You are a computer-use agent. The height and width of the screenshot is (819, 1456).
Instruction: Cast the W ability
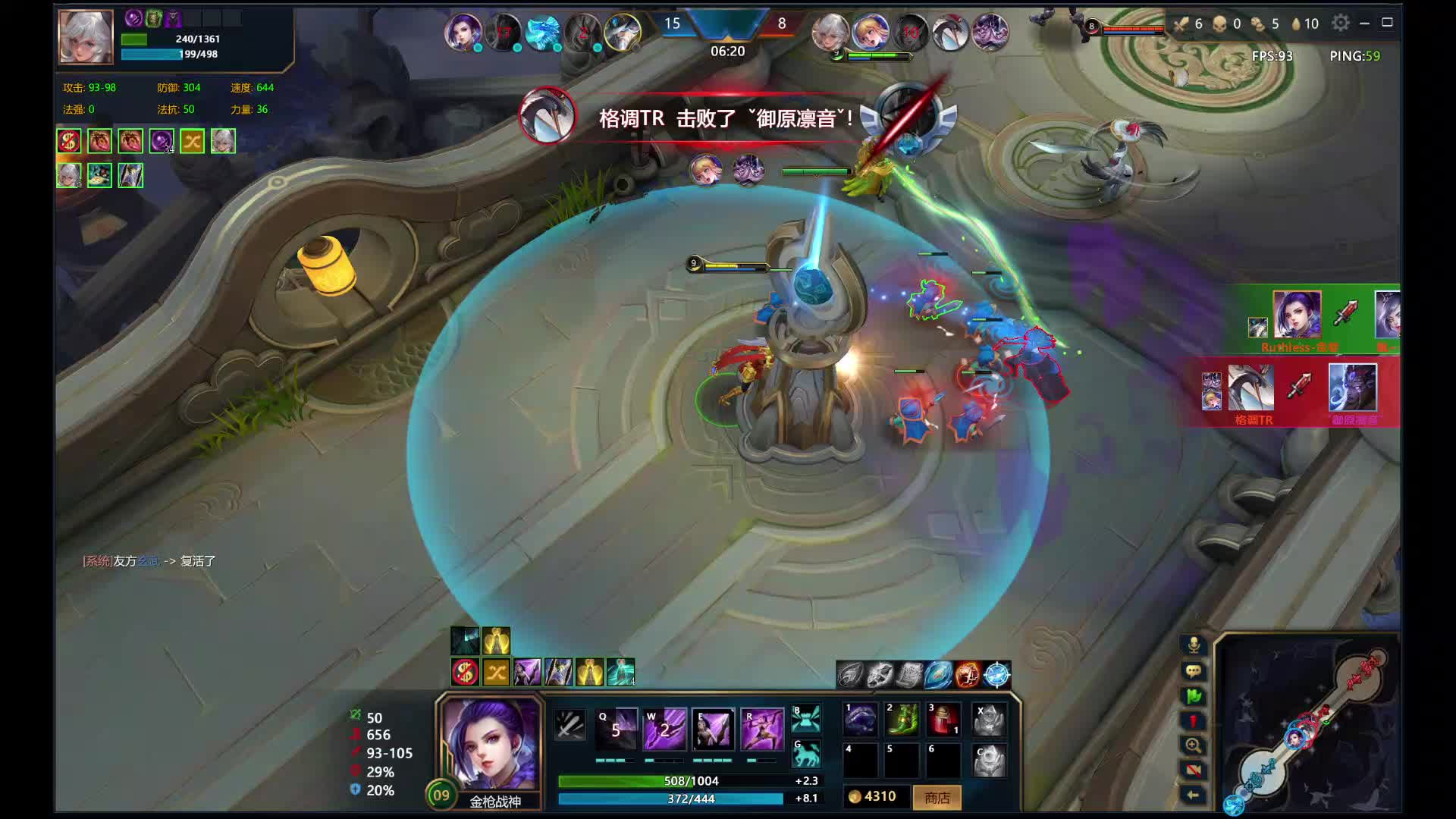pyautogui.click(x=664, y=729)
